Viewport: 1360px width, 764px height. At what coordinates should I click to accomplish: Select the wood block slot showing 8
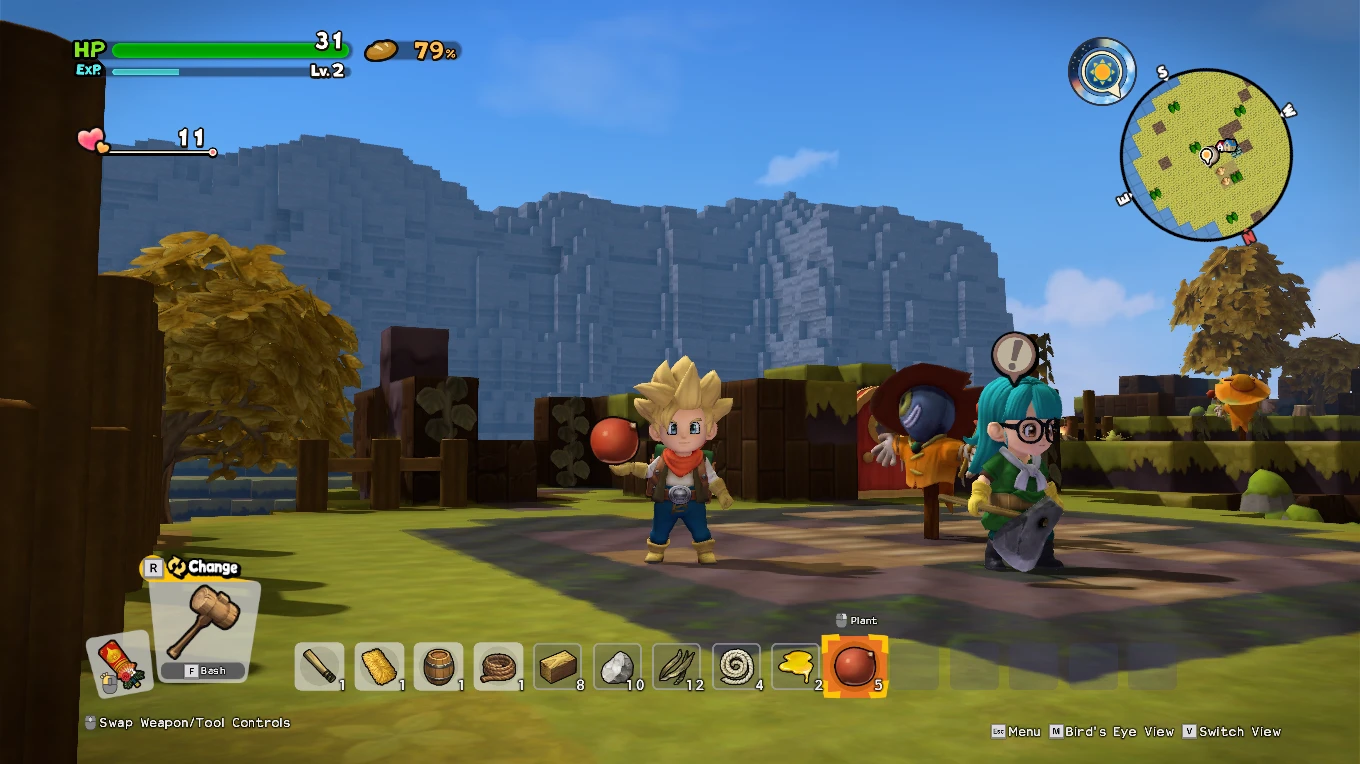coord(558,665)
